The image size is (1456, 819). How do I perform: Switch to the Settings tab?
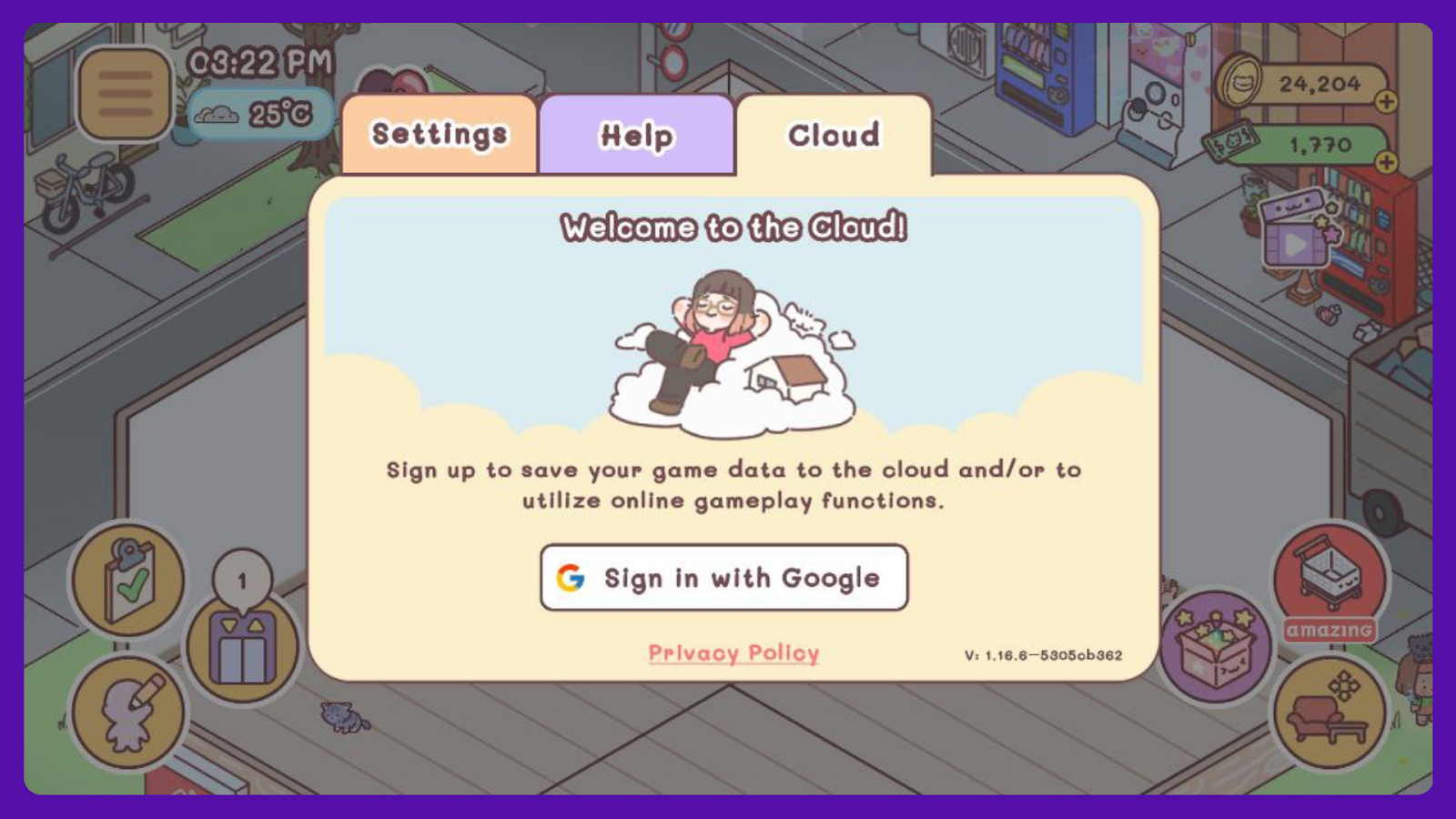pos(439,135)
